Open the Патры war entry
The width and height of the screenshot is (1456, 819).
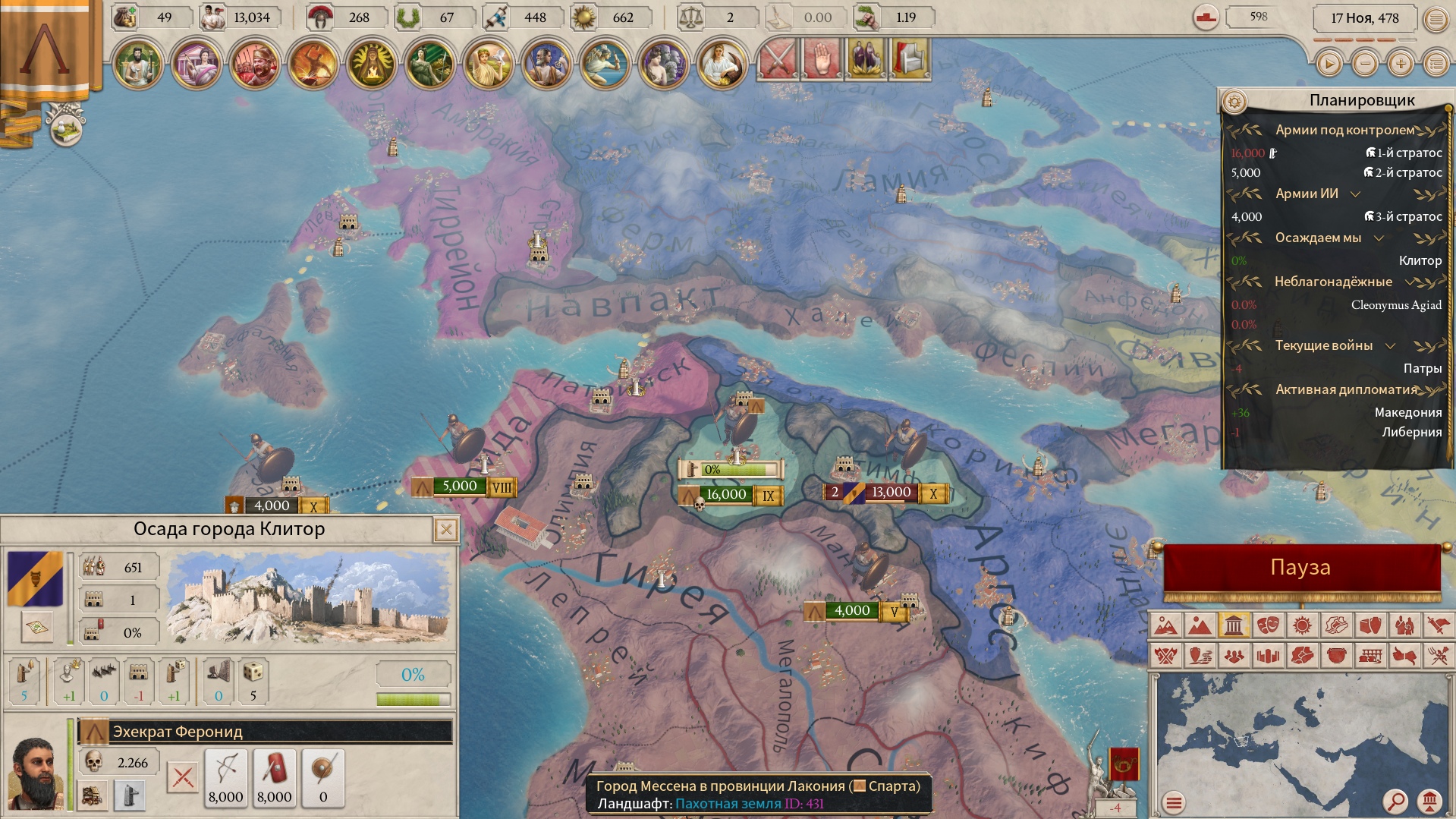tap(1422, 369)
